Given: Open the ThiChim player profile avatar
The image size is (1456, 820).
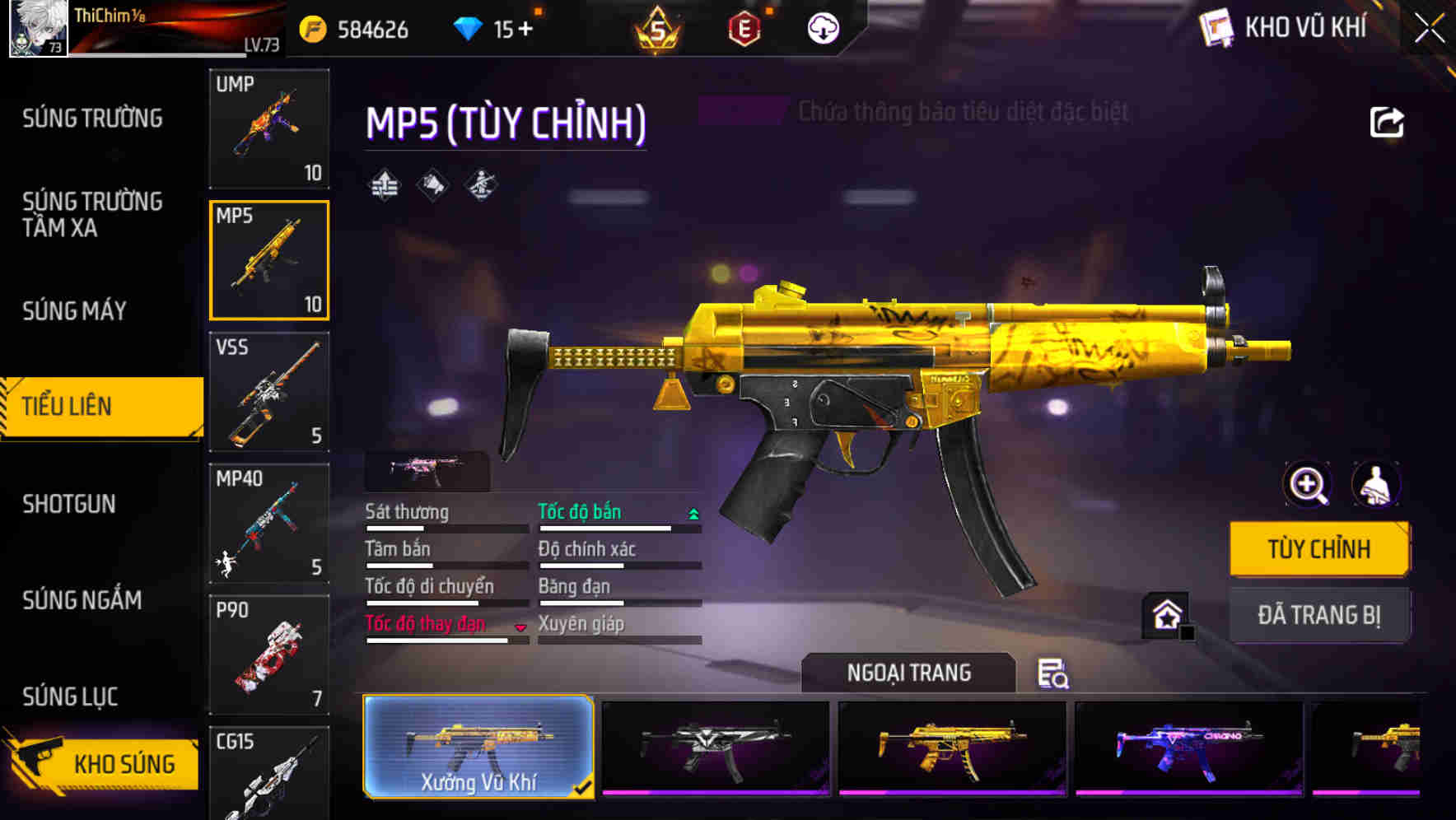Looking at the screenshot, I should click(38, 29).
